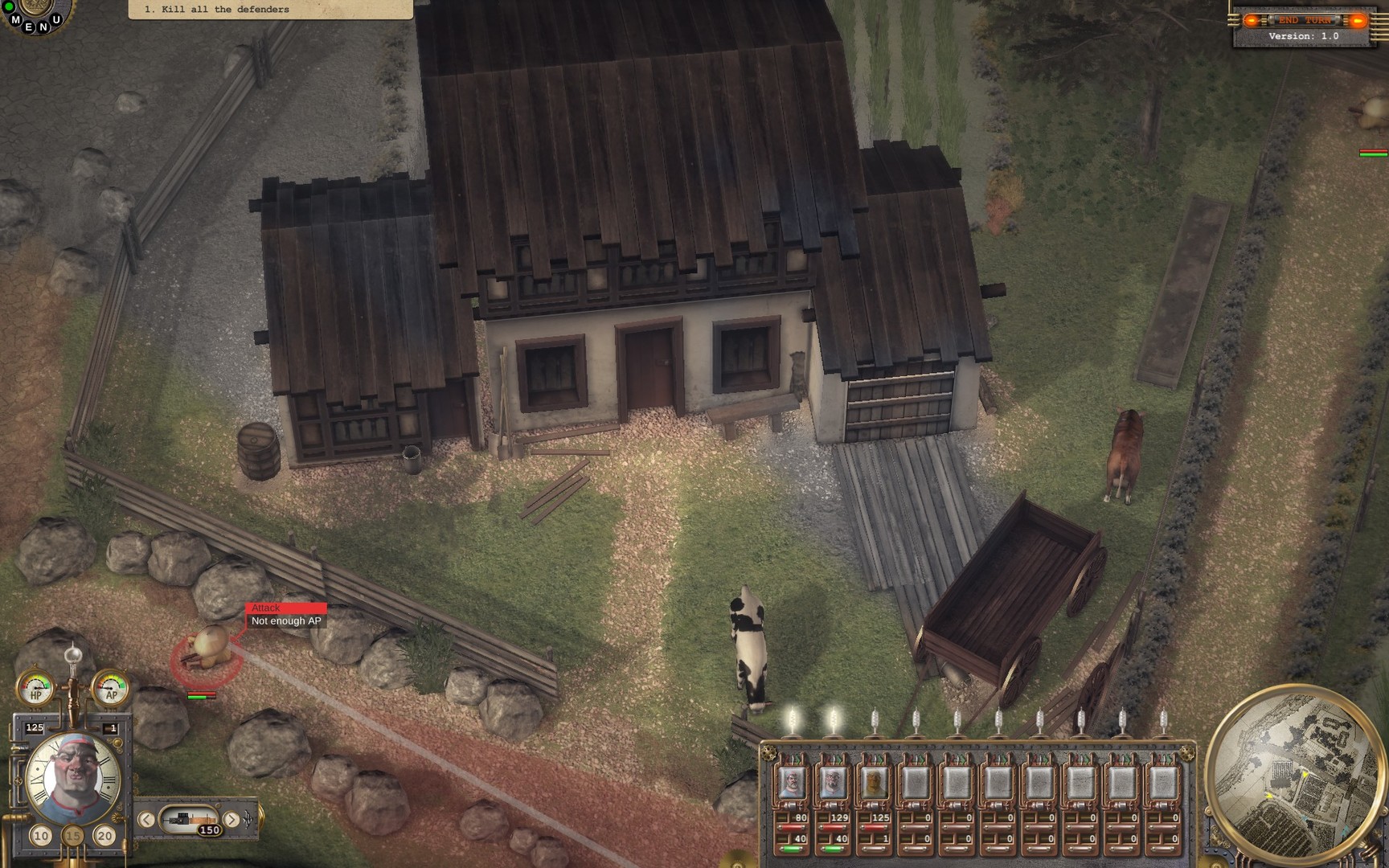Check the AP pressure gauge
1389x868 pixels.
(x=113, y=688)
